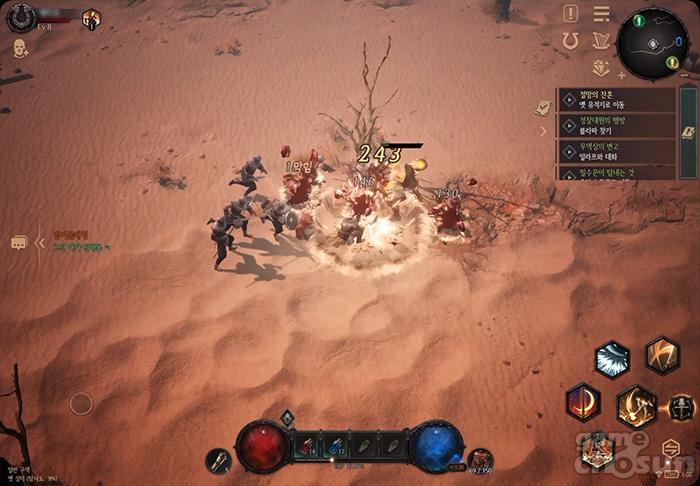Image resolution: width=700 pixels, height=486 pixels.
Task: Select the horseshoe-shaped icon
Action: [571, 41]
